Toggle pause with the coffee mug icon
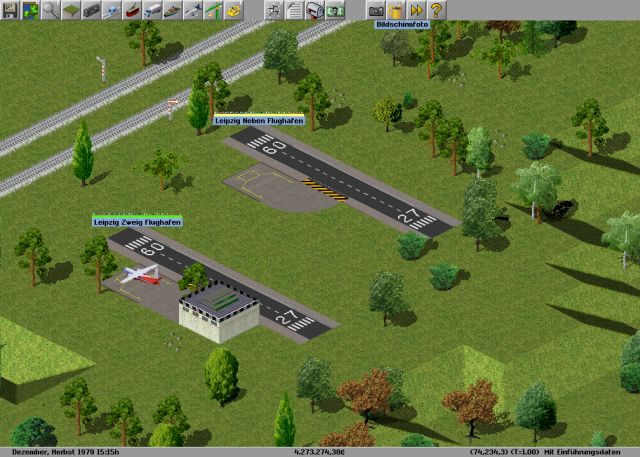This screenshot has height=457, width=640. [397, 10]
